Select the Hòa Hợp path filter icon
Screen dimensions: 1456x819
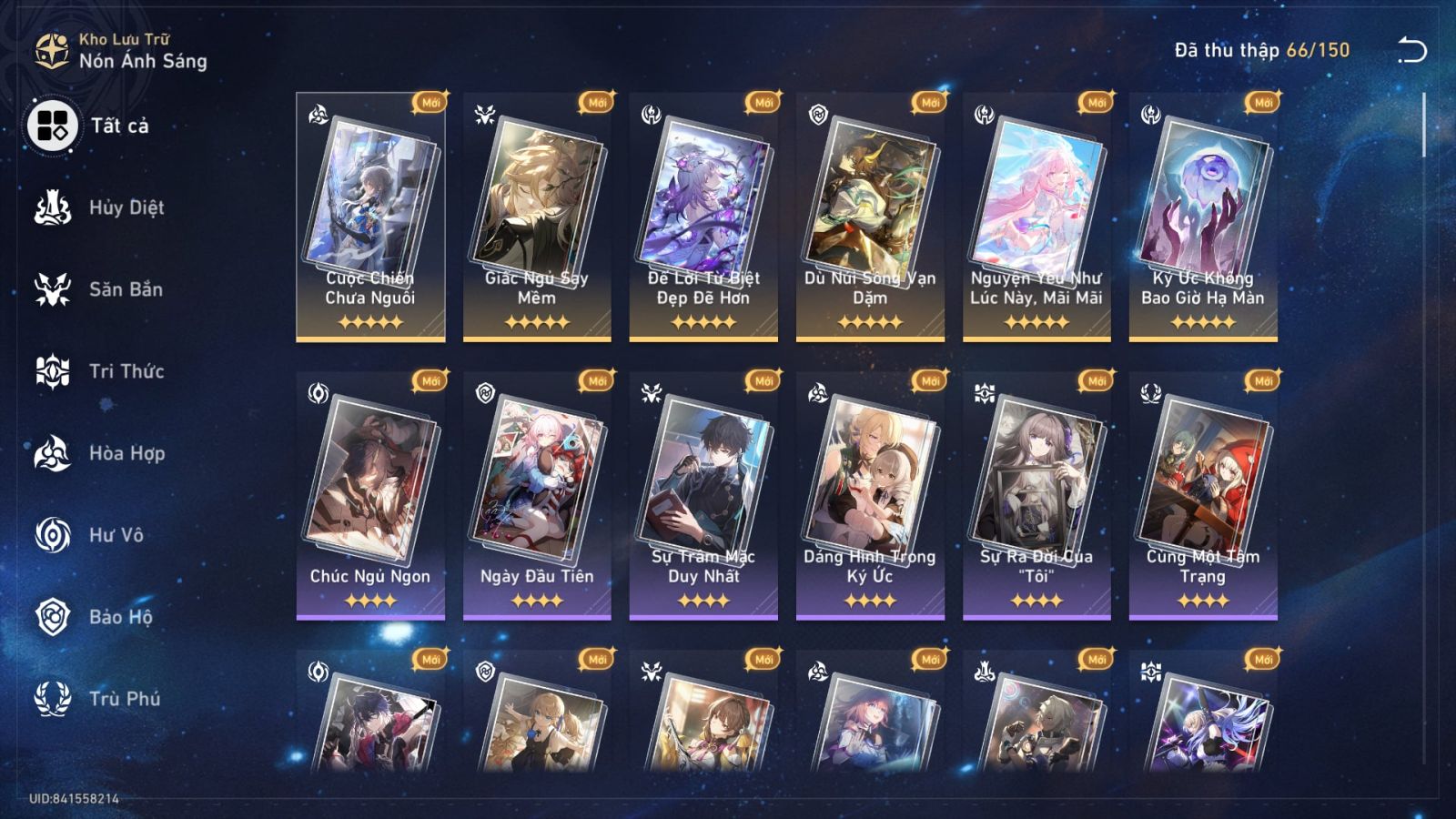[x=52, y=453]
